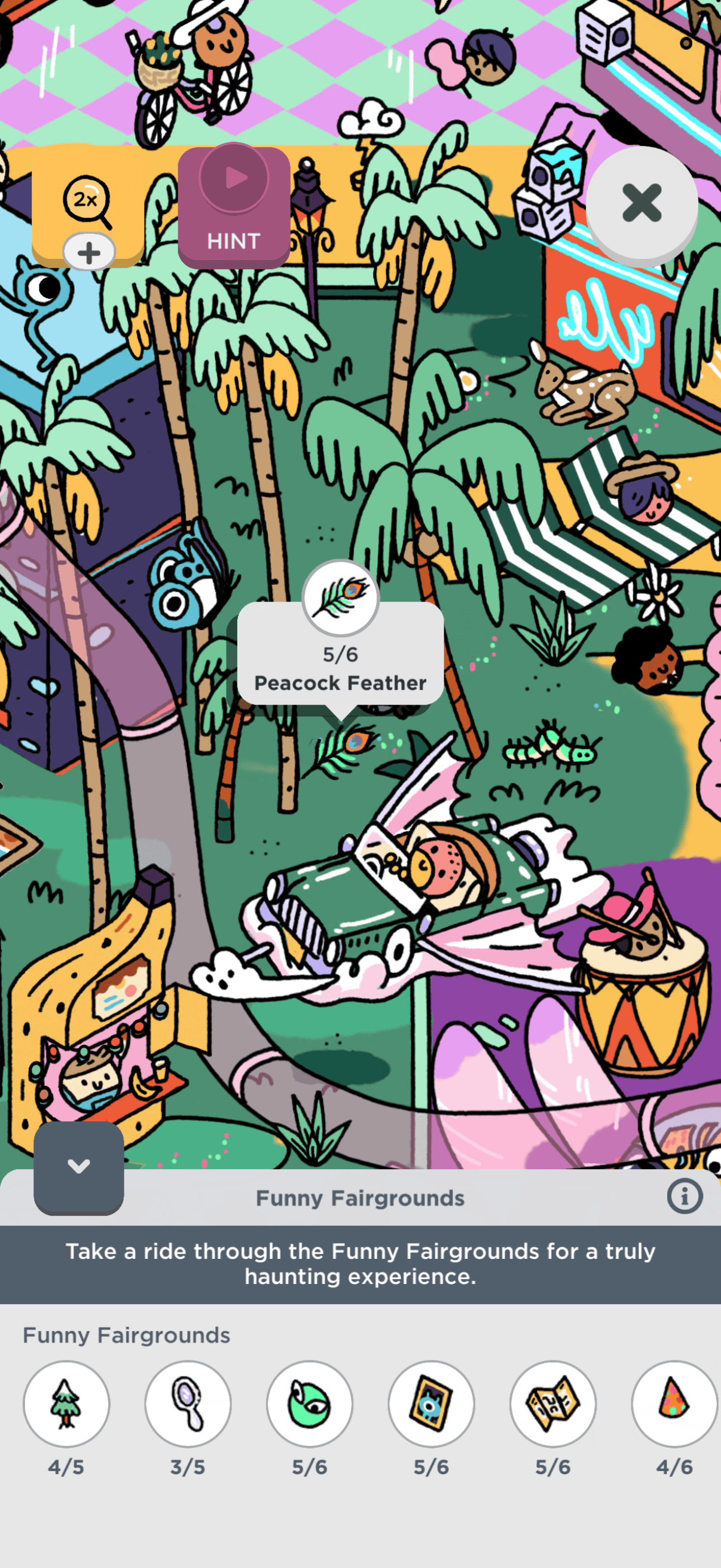This screenshot has height=1568, width=721.
Task: Open the Funny Fairgrounds info icon
Action: (x=685, y=1196)
